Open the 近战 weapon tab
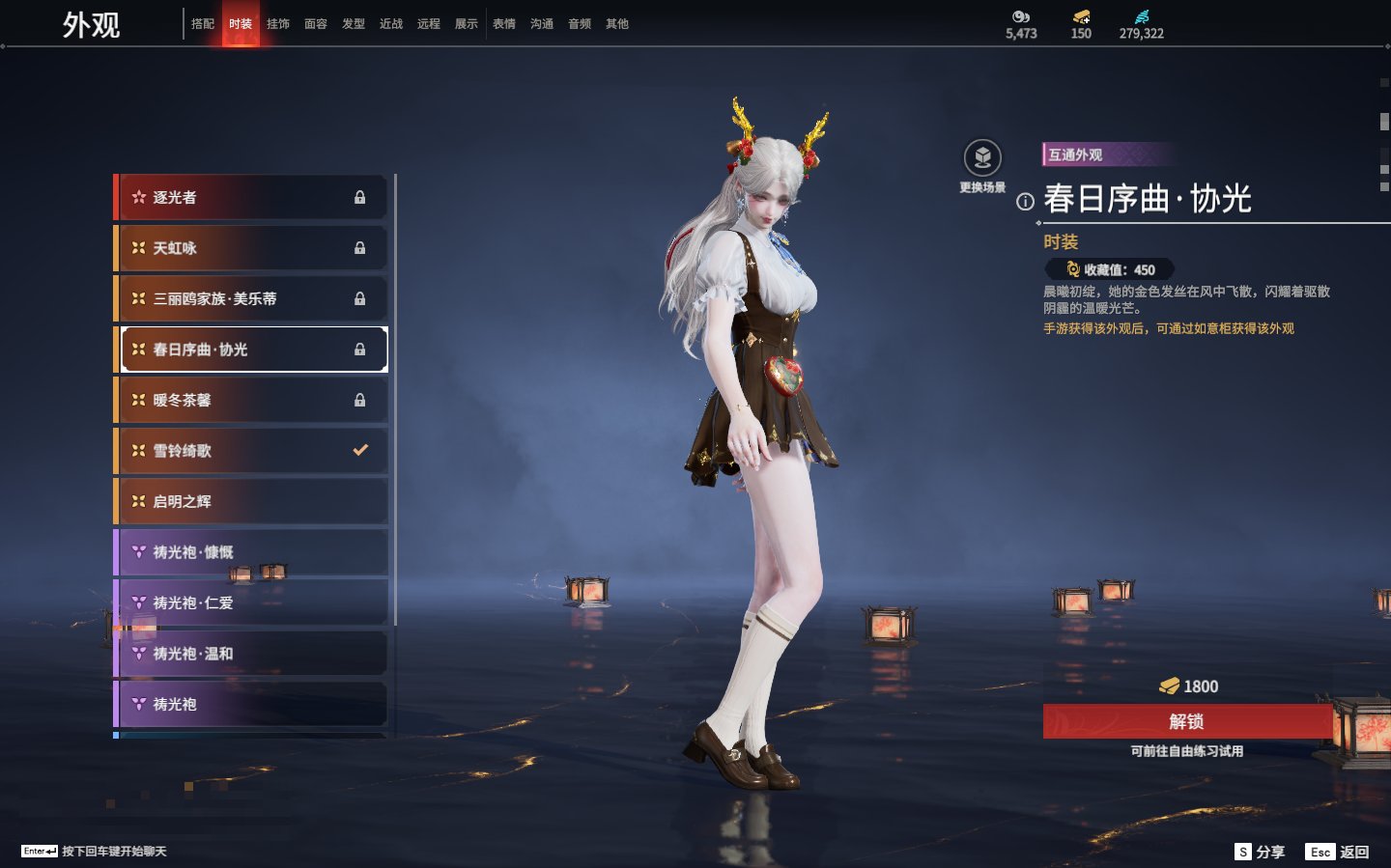The height and width of the screenshot is (868, 1391). [391, 24]
